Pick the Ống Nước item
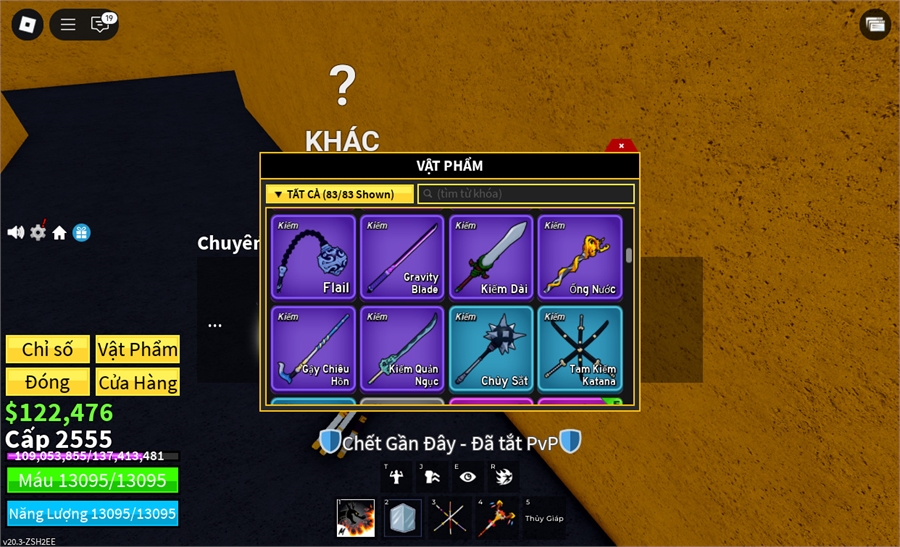Screen dimensions: 900x547 coord(579,257)
